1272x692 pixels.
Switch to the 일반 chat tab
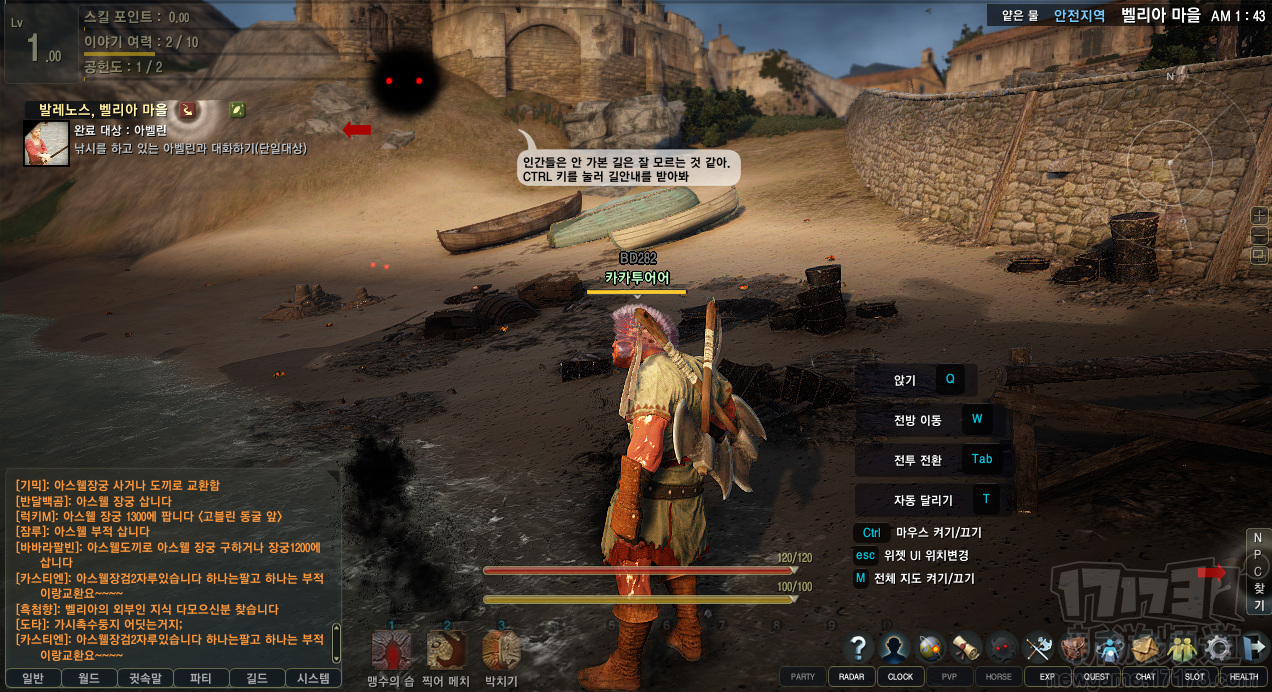click(31, 678)
